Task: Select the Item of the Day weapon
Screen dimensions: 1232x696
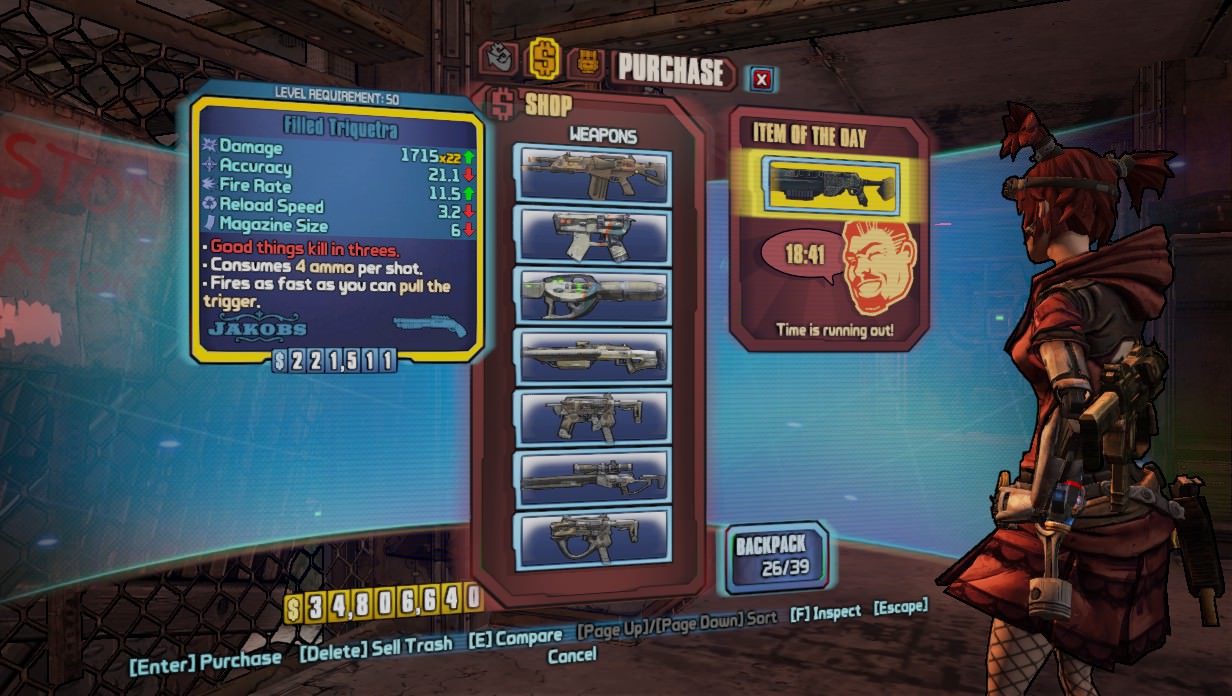Action: (830, 183)
